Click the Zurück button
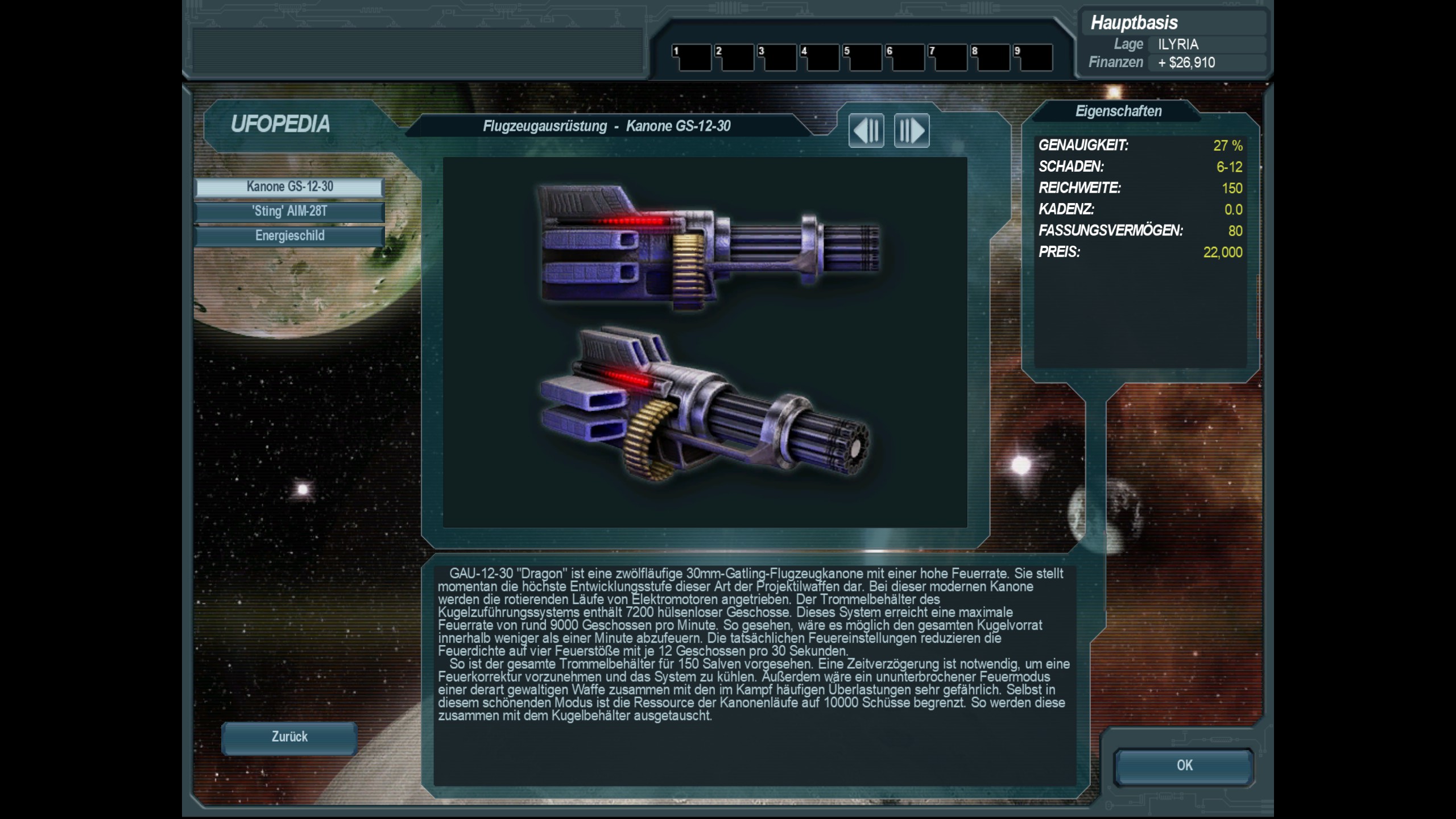 coord(289,738)
